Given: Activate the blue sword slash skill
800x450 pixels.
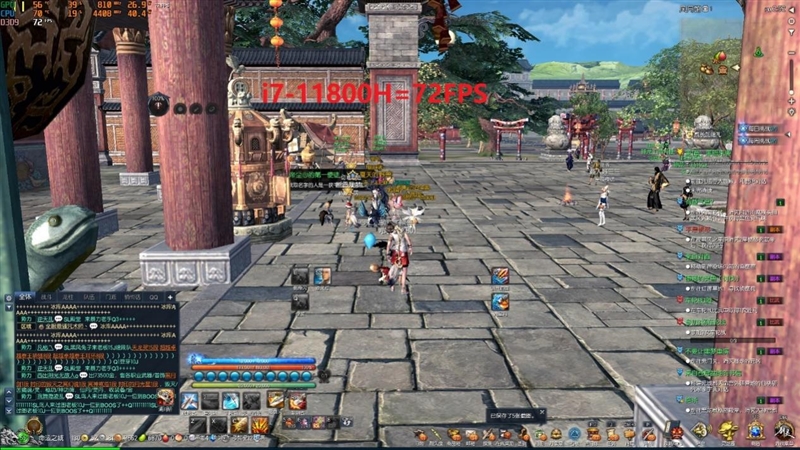Looking at the screenshot, I should (189, 401).
